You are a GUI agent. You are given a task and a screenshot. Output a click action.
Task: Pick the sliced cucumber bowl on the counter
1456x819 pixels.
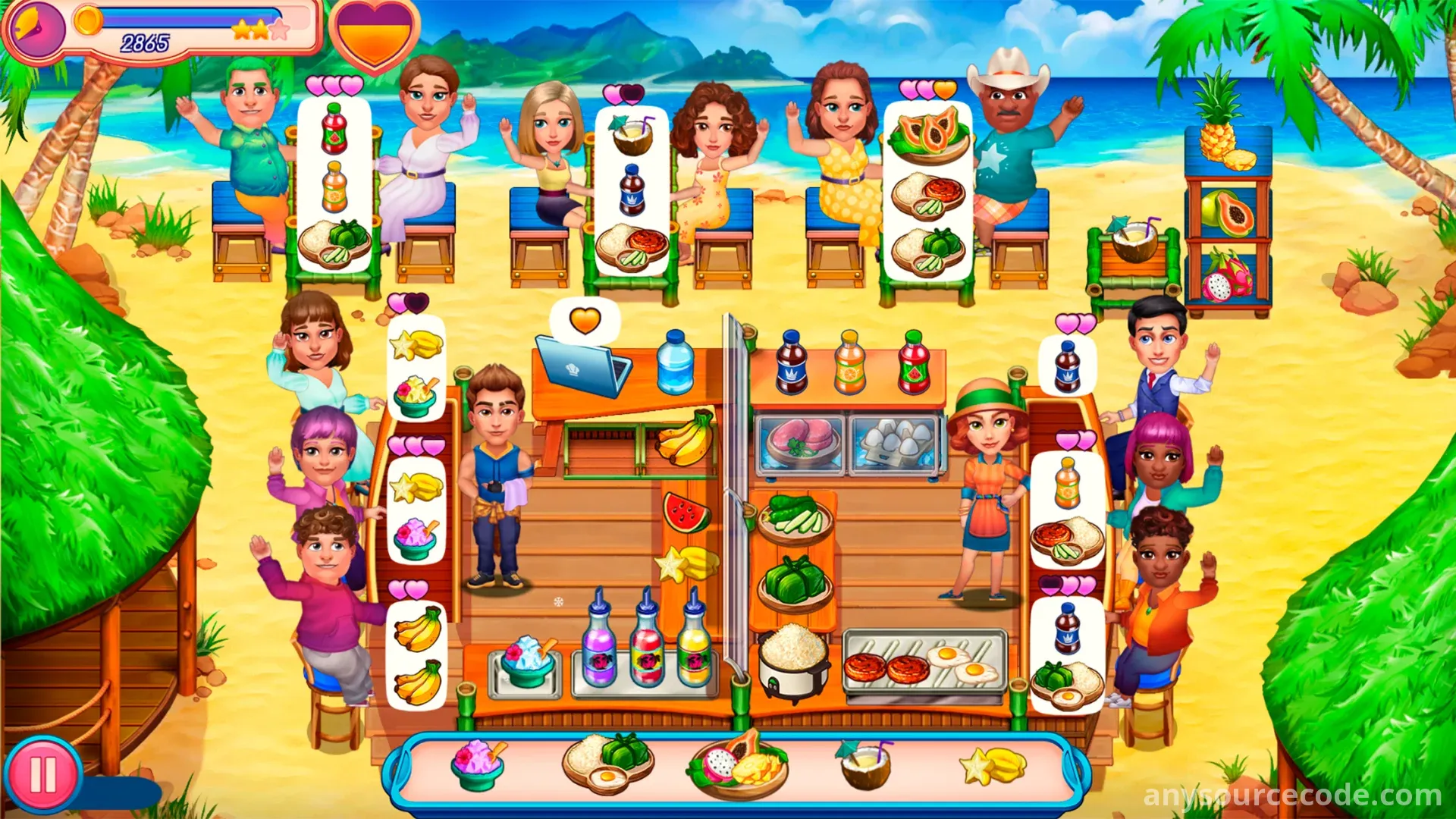tap(795, 516)
